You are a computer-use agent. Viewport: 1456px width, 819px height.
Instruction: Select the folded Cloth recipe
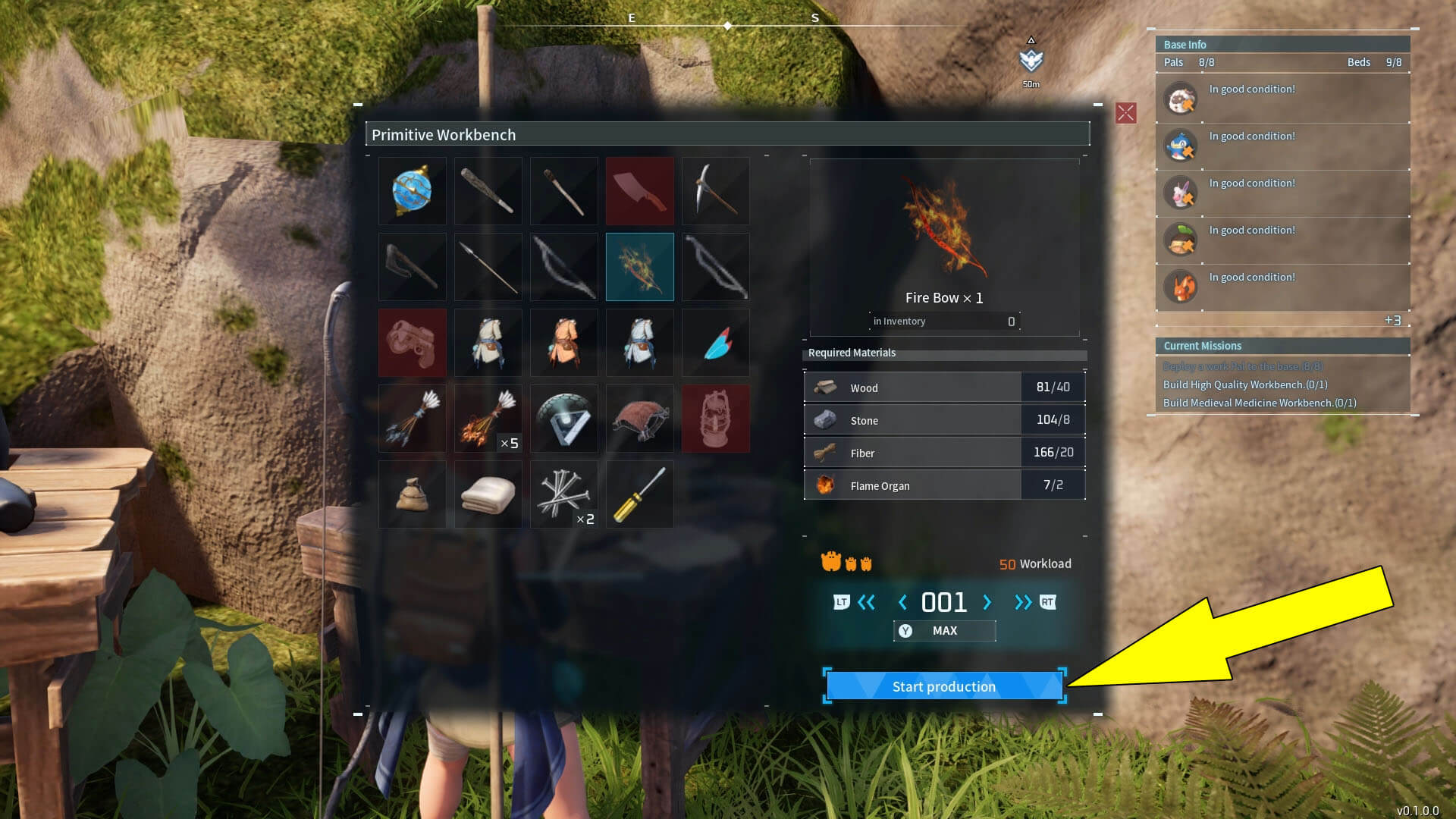pyautogui.click(x=488, y=494)
